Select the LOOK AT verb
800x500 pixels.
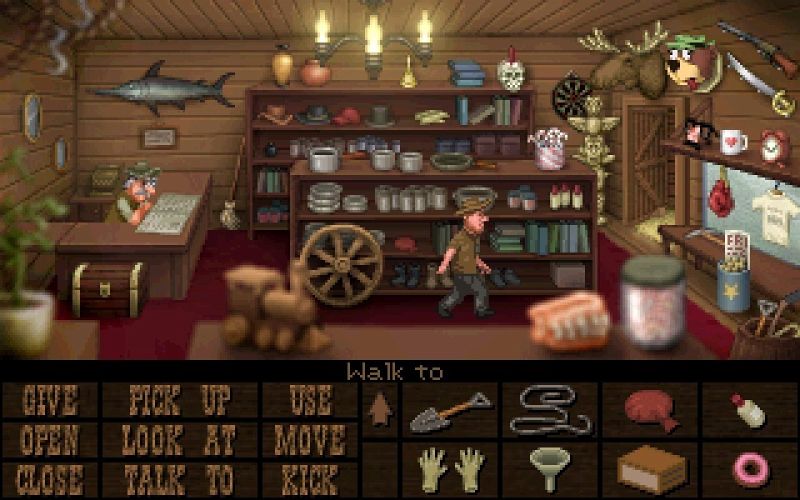tap(179, 439)
